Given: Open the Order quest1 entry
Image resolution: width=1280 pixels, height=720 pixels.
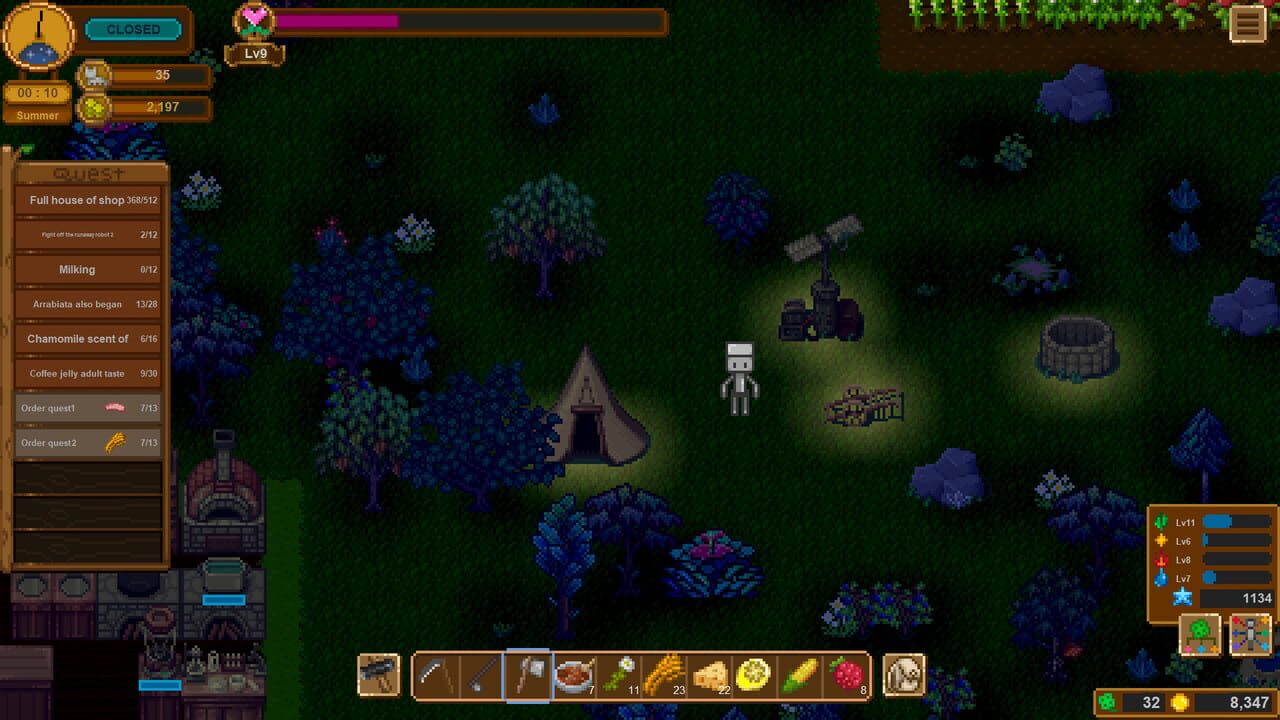Looking at the screenshot, I should (x=88, y=408).
